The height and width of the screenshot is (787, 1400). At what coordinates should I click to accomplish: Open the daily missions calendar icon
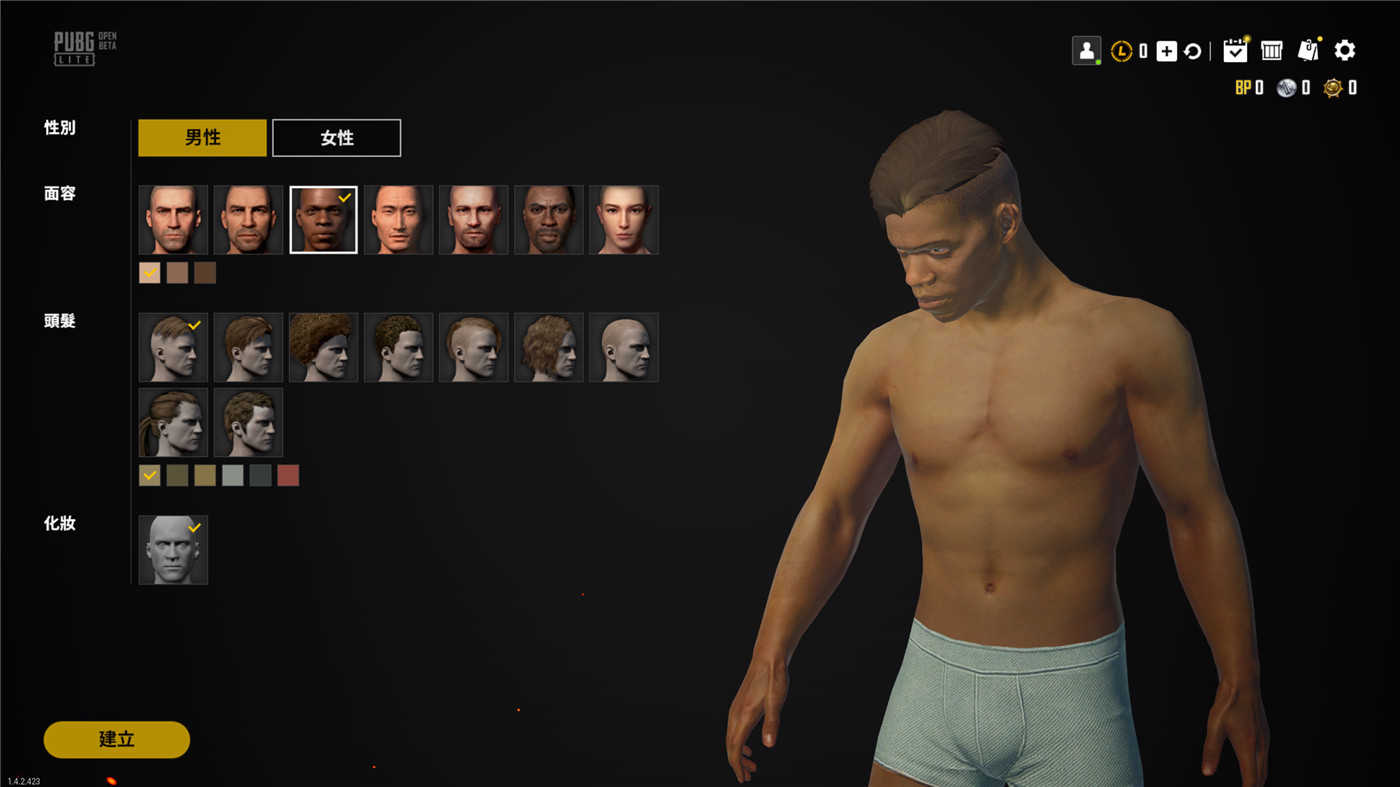tap(1234, 49)
